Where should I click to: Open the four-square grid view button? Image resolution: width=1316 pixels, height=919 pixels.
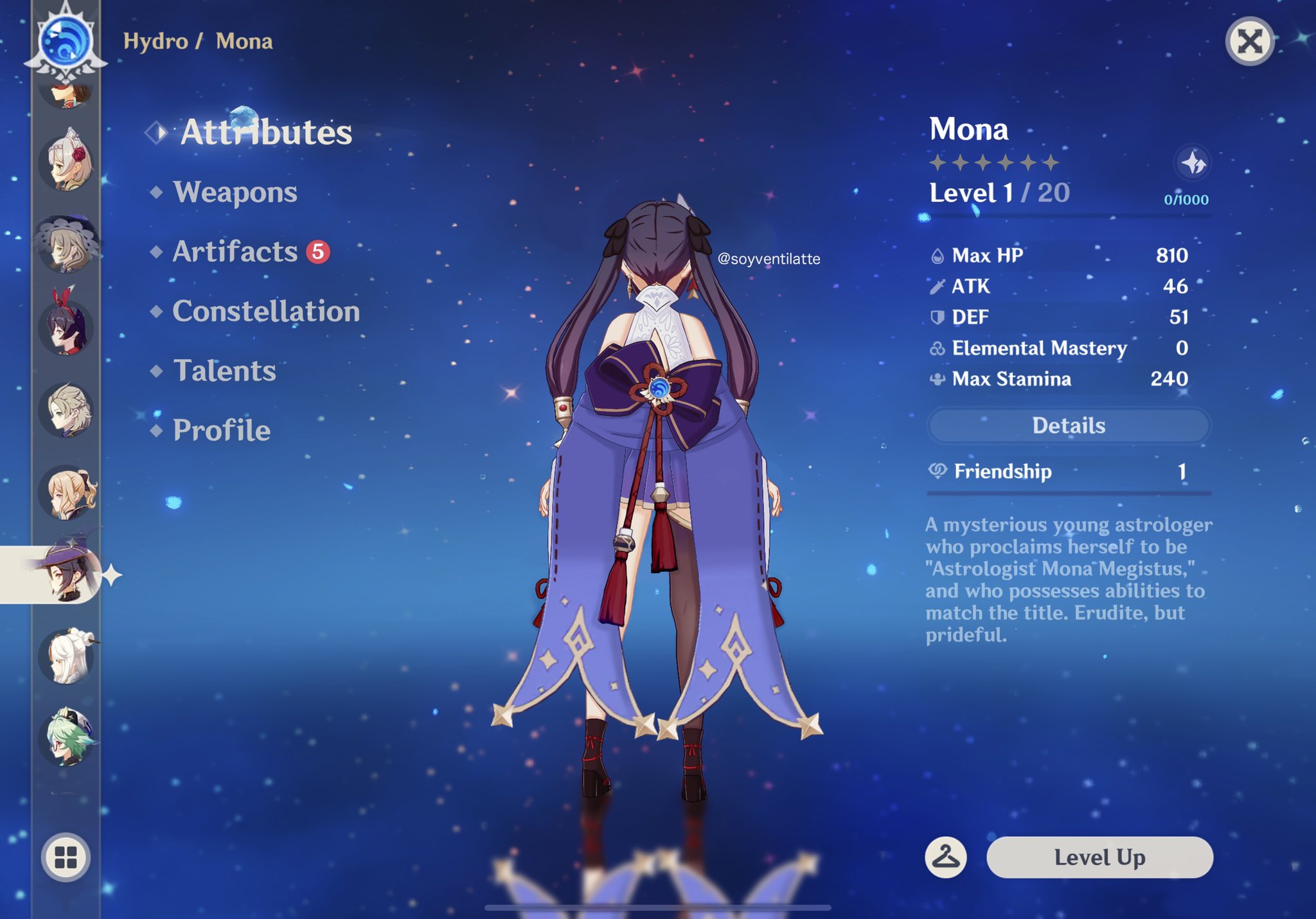coord(66,857)
